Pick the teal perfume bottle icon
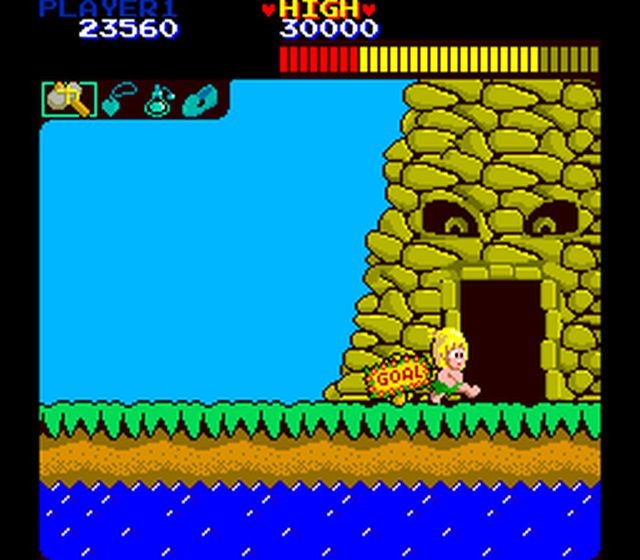Screen dimensions: 640x560 [158, 100]
